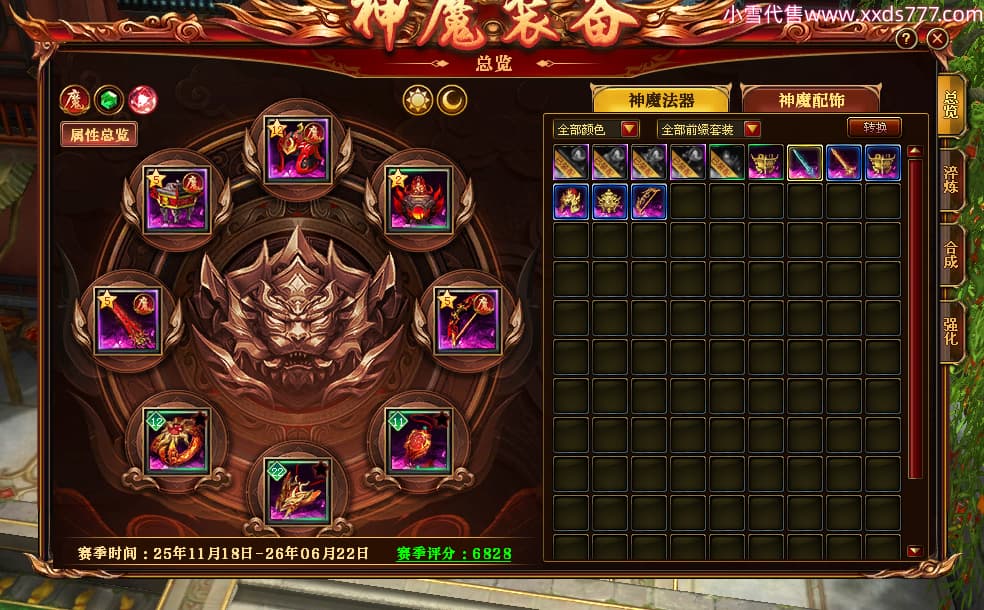Open the question mark help button
The image size is (984, 610).
(906, 39)
